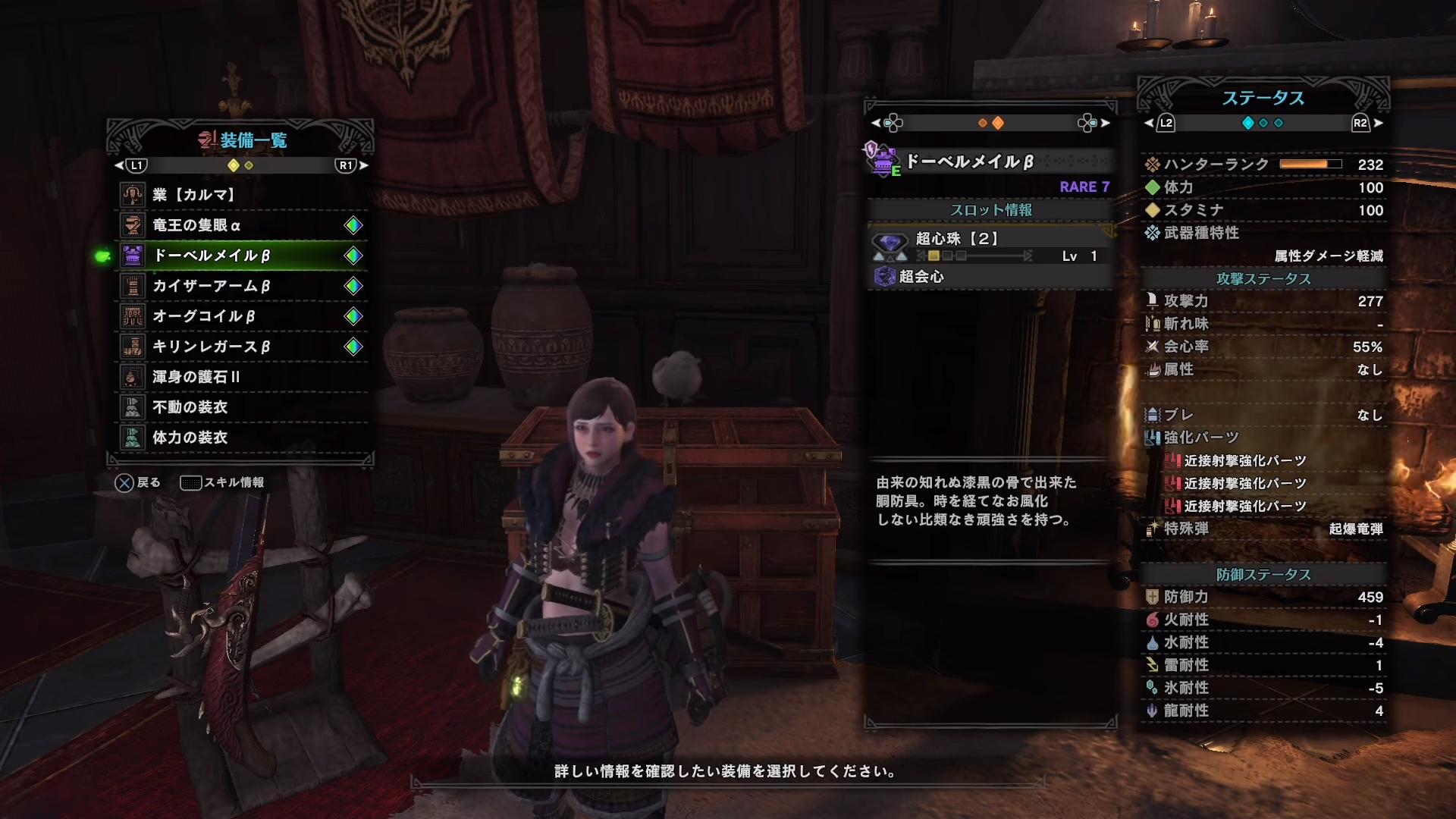The height and width of the screenshot is (819, 1456).
Task: Click the 近接射撃強化パーツ first mod entry
Action: click(1244, 460)
